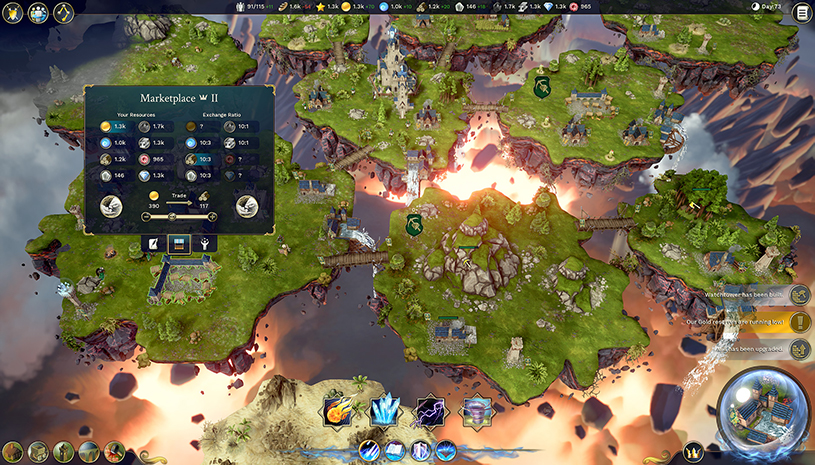Open the Watchtower has been built notification
Image resolution: width=815 pixels, height=465 pixels.
800,295
